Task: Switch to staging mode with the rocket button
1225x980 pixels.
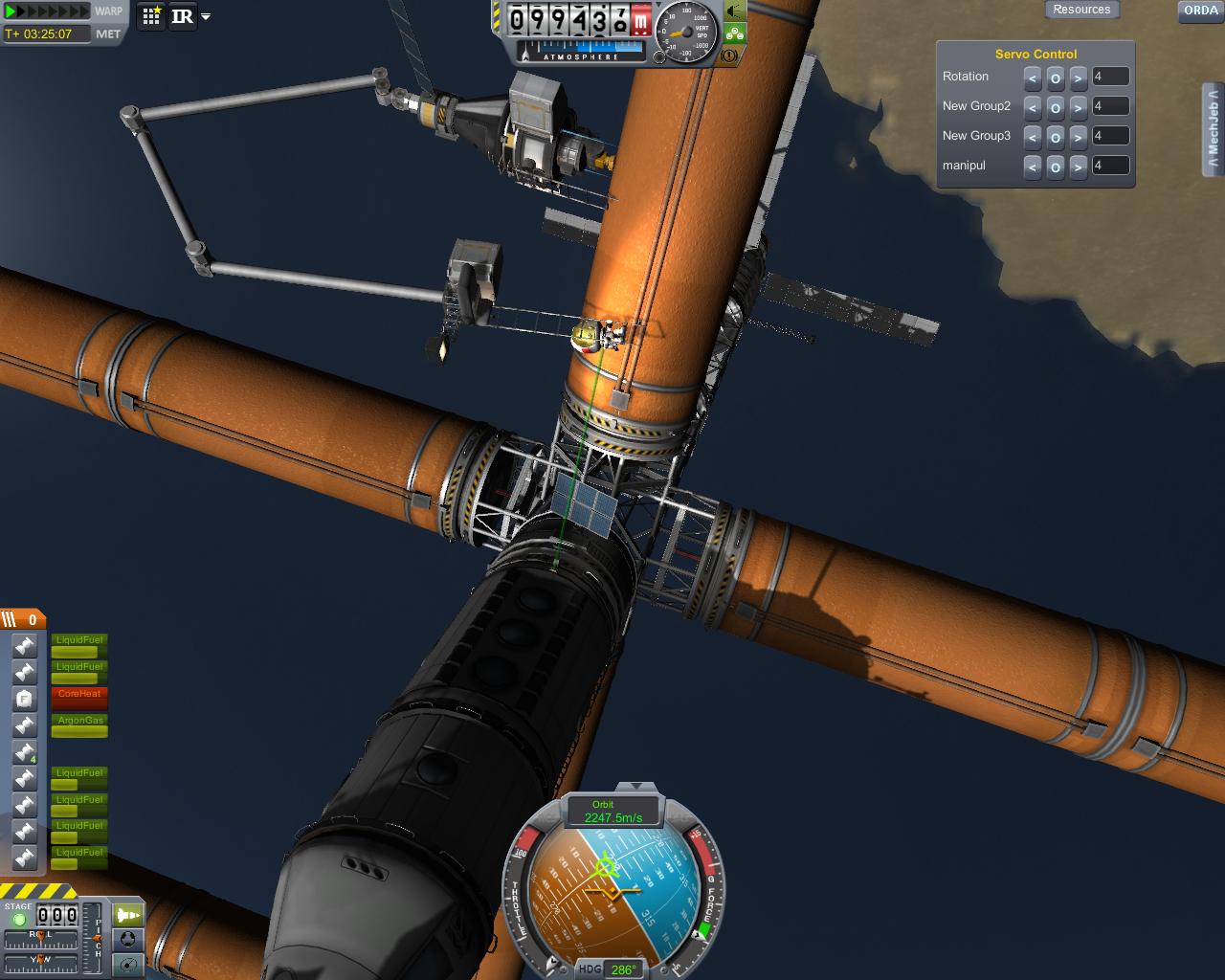Action: pos(127,915)
